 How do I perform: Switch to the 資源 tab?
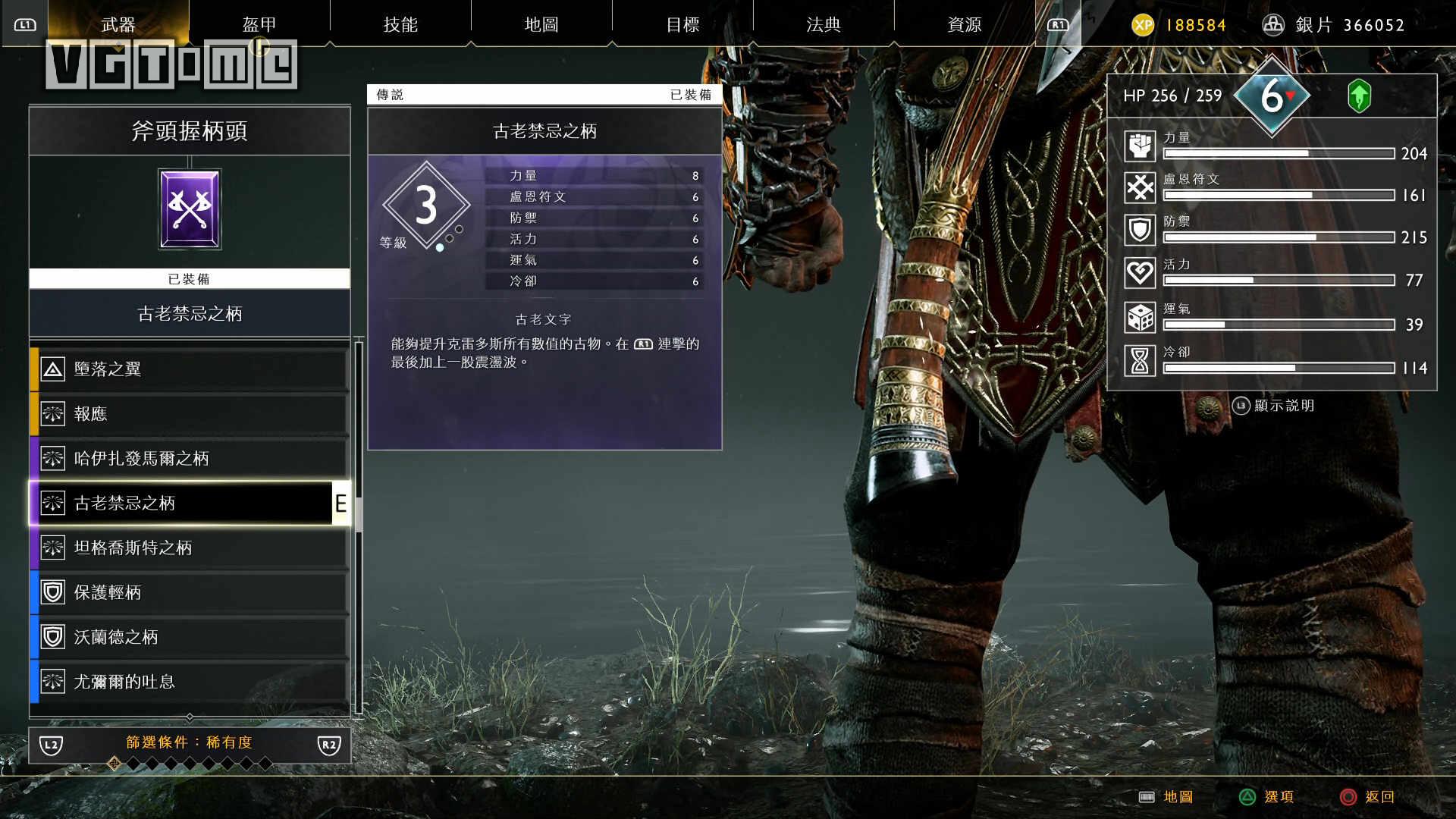coord(965,24)
